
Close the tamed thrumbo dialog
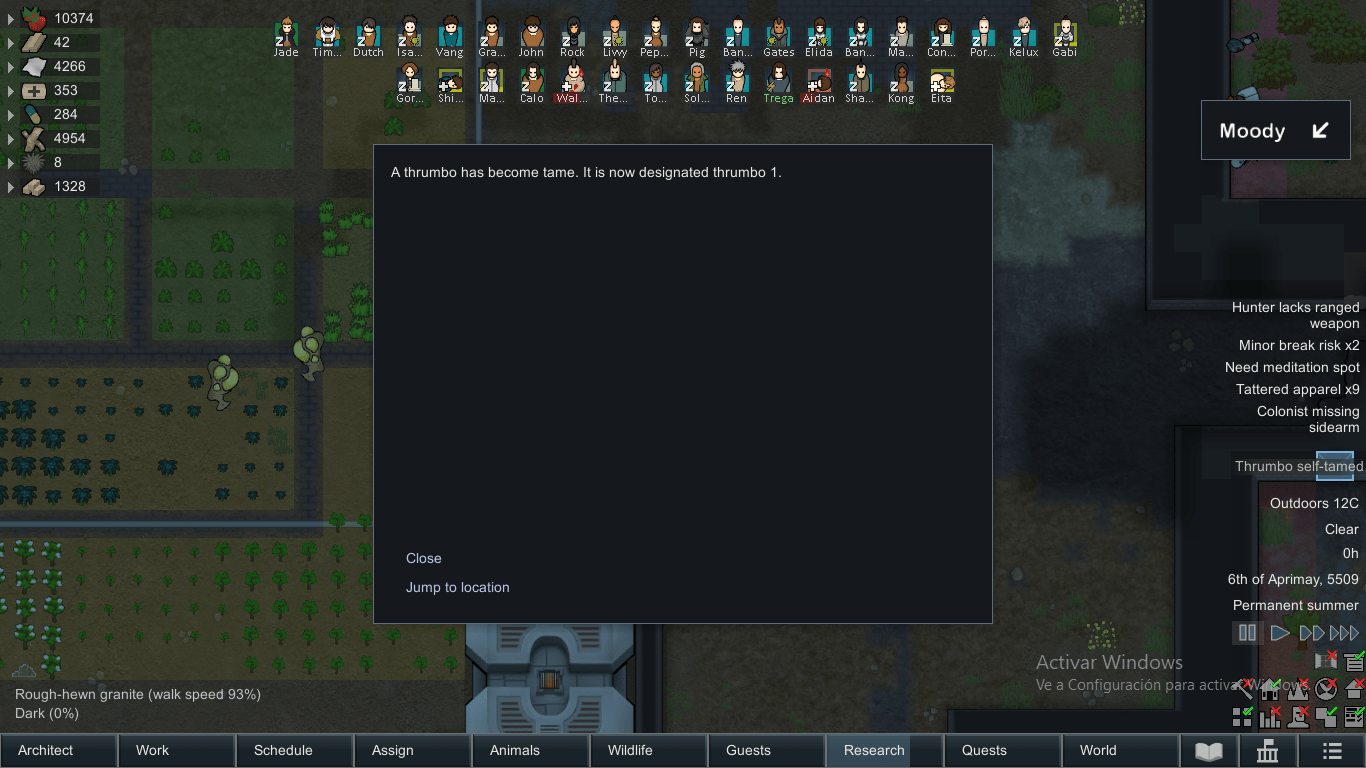423,558
